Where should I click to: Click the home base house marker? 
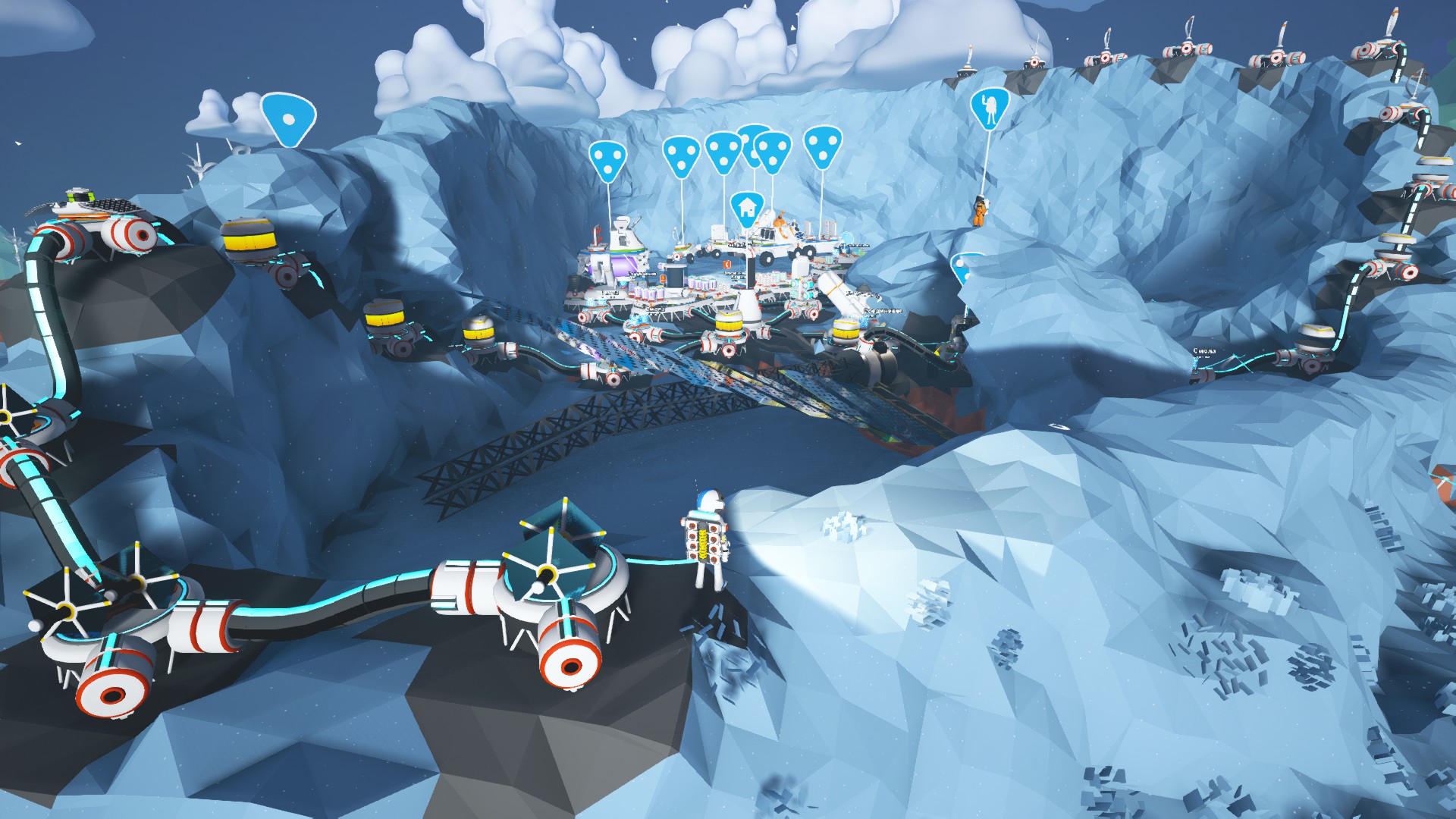[747, 206]
